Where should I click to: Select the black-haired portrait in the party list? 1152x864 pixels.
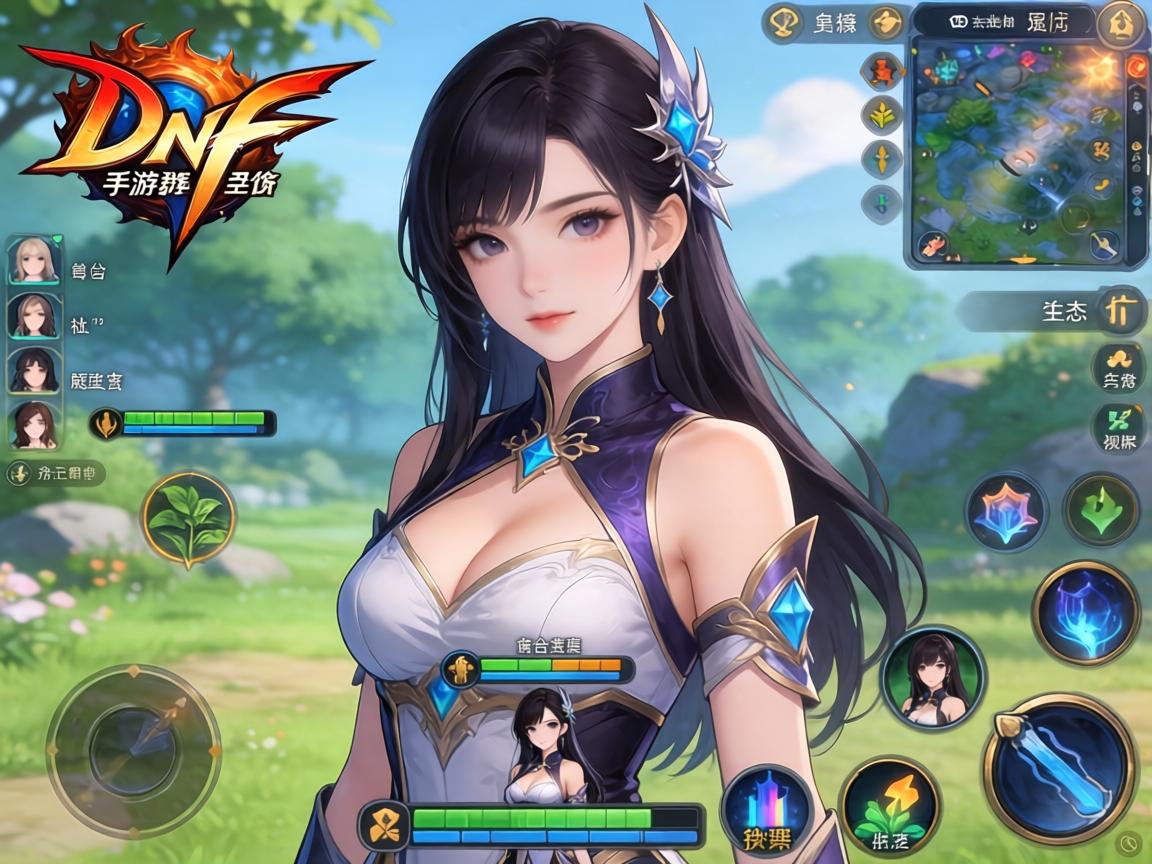tap(33, 371)
